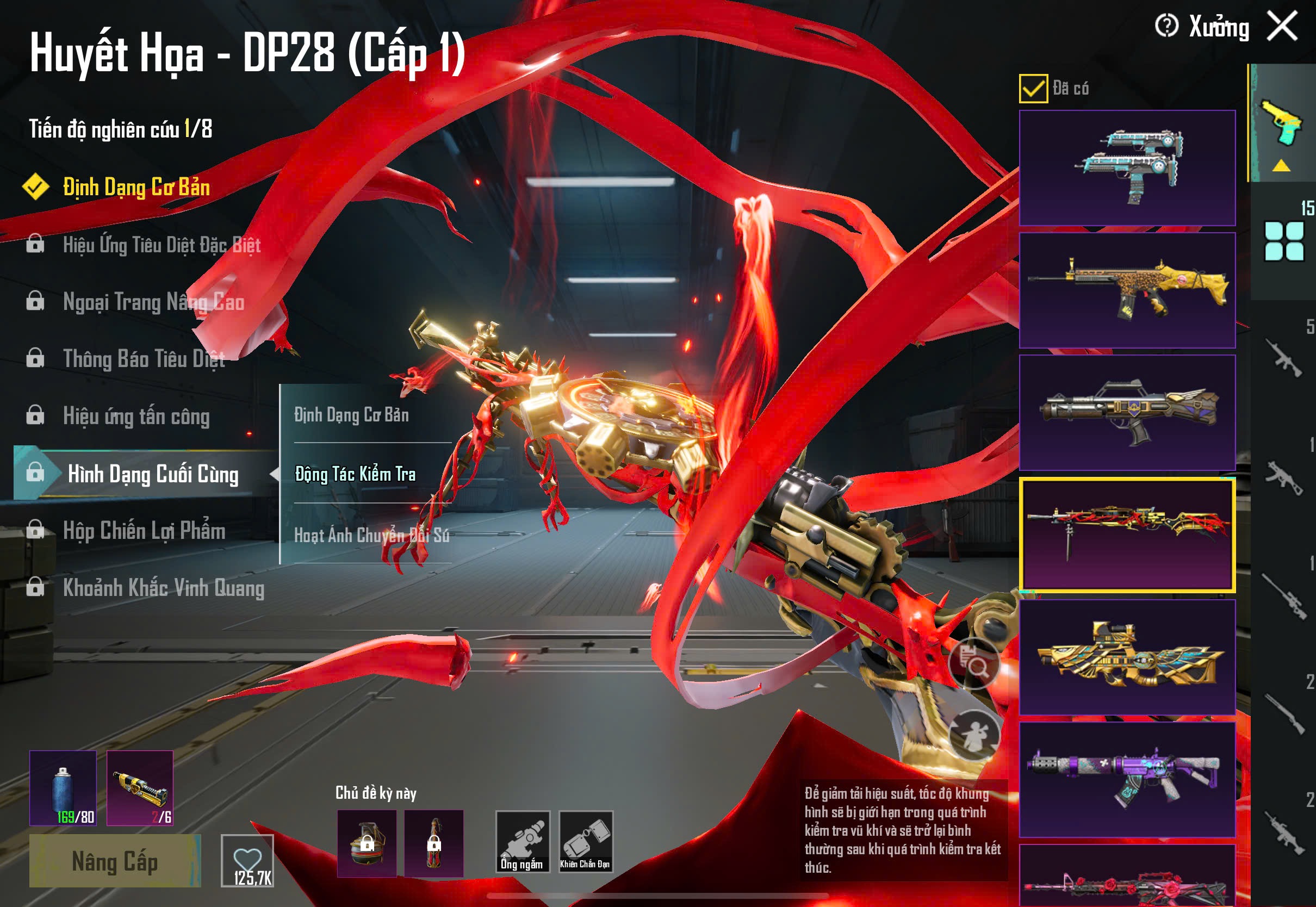
Task: Click the Nâng Cấp upgrade button
Action: [x=115, y=861]
